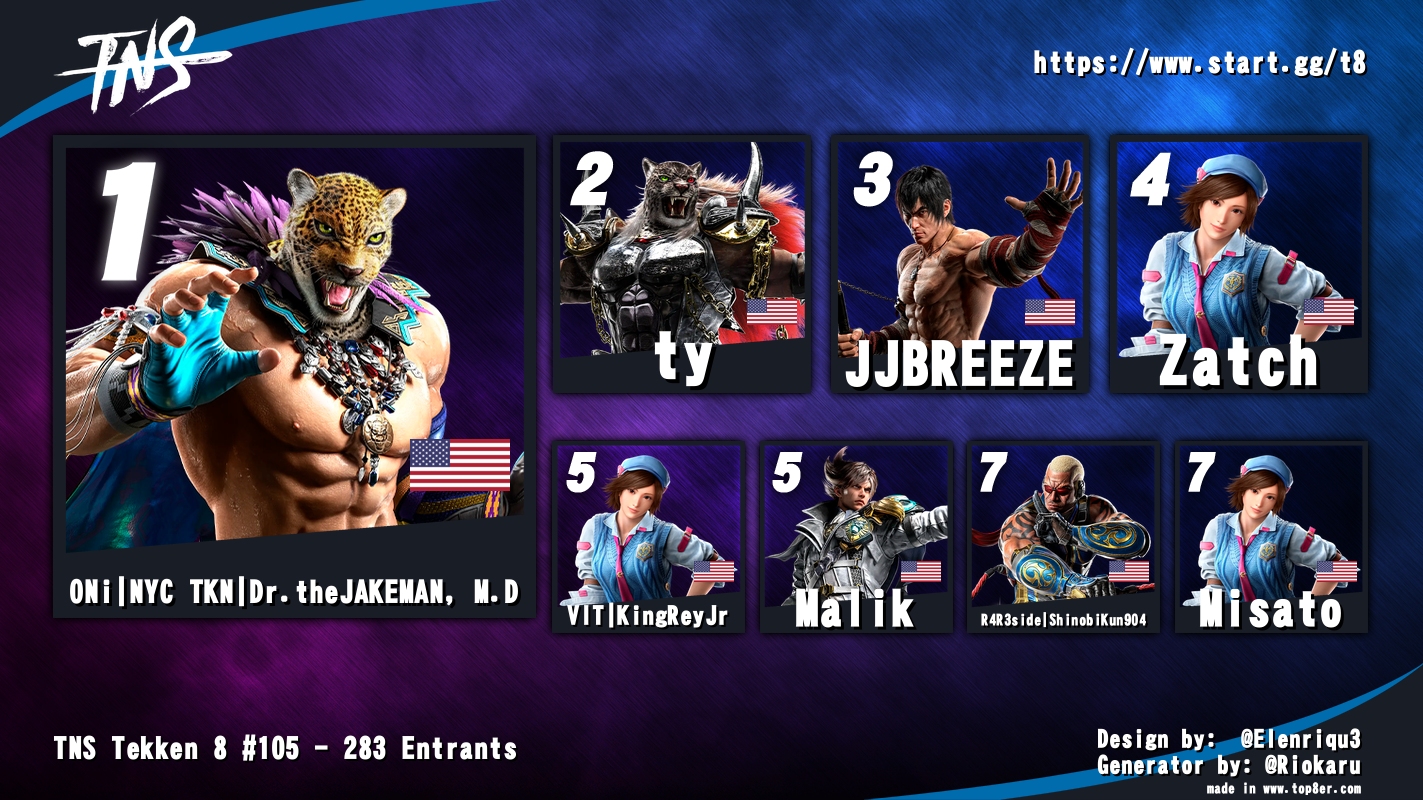Screen dimensions: 1423x800
Task: Select Zatch's fourth-place card
Action: [1239, 264]
